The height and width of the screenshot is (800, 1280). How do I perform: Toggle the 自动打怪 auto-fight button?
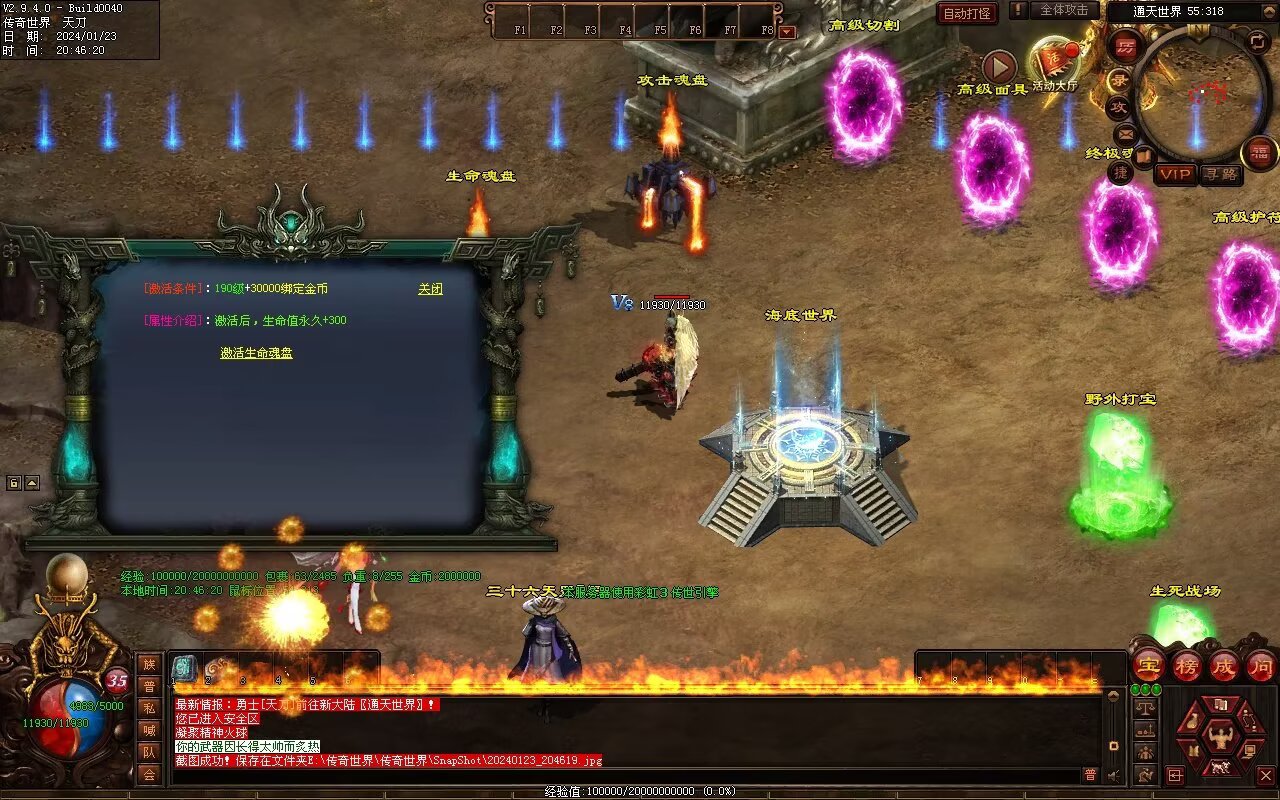pos(967,13)
